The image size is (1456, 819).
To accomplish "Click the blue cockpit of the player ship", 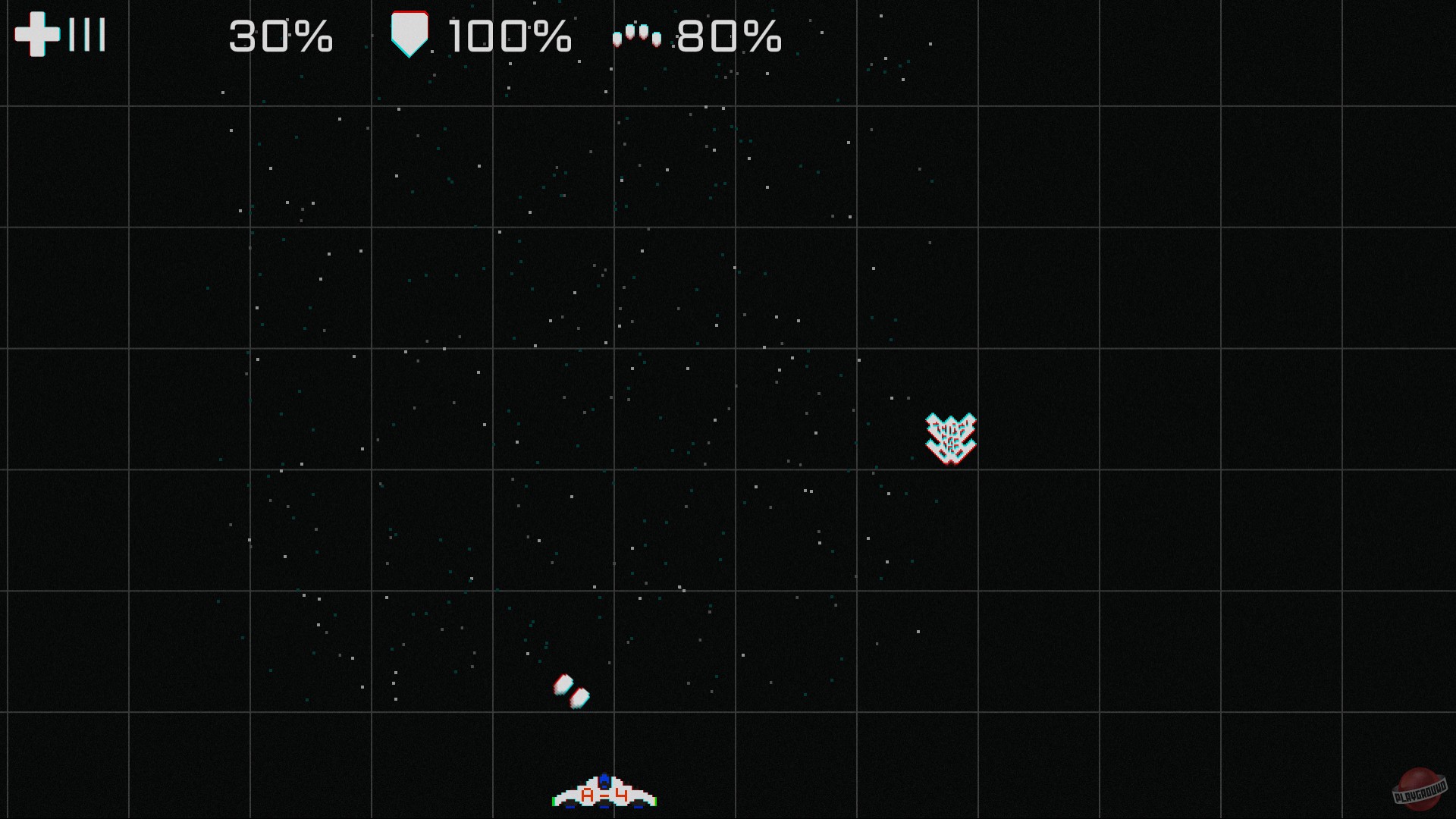I will pos(604,781).
